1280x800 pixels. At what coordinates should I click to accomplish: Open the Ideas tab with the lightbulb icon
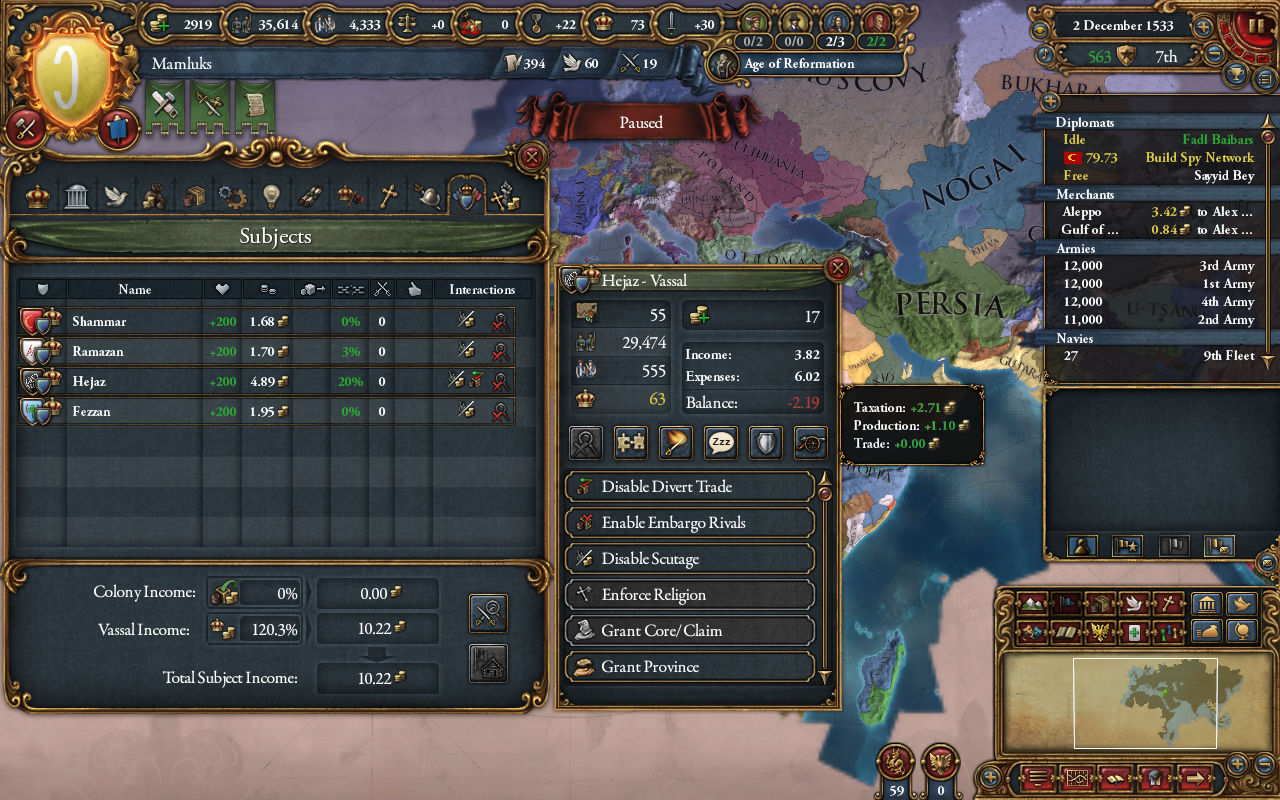pos(270,195)
